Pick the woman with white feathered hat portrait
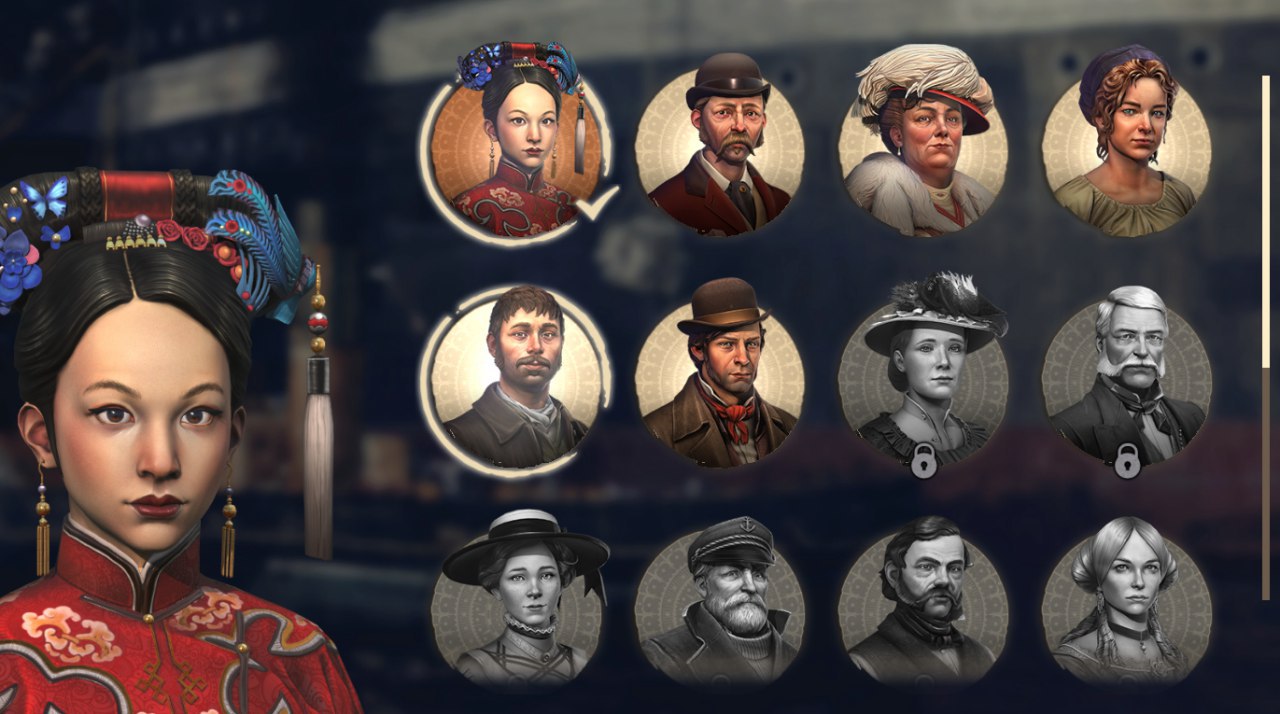This screenshot has height=714, width=1280. 922,150
